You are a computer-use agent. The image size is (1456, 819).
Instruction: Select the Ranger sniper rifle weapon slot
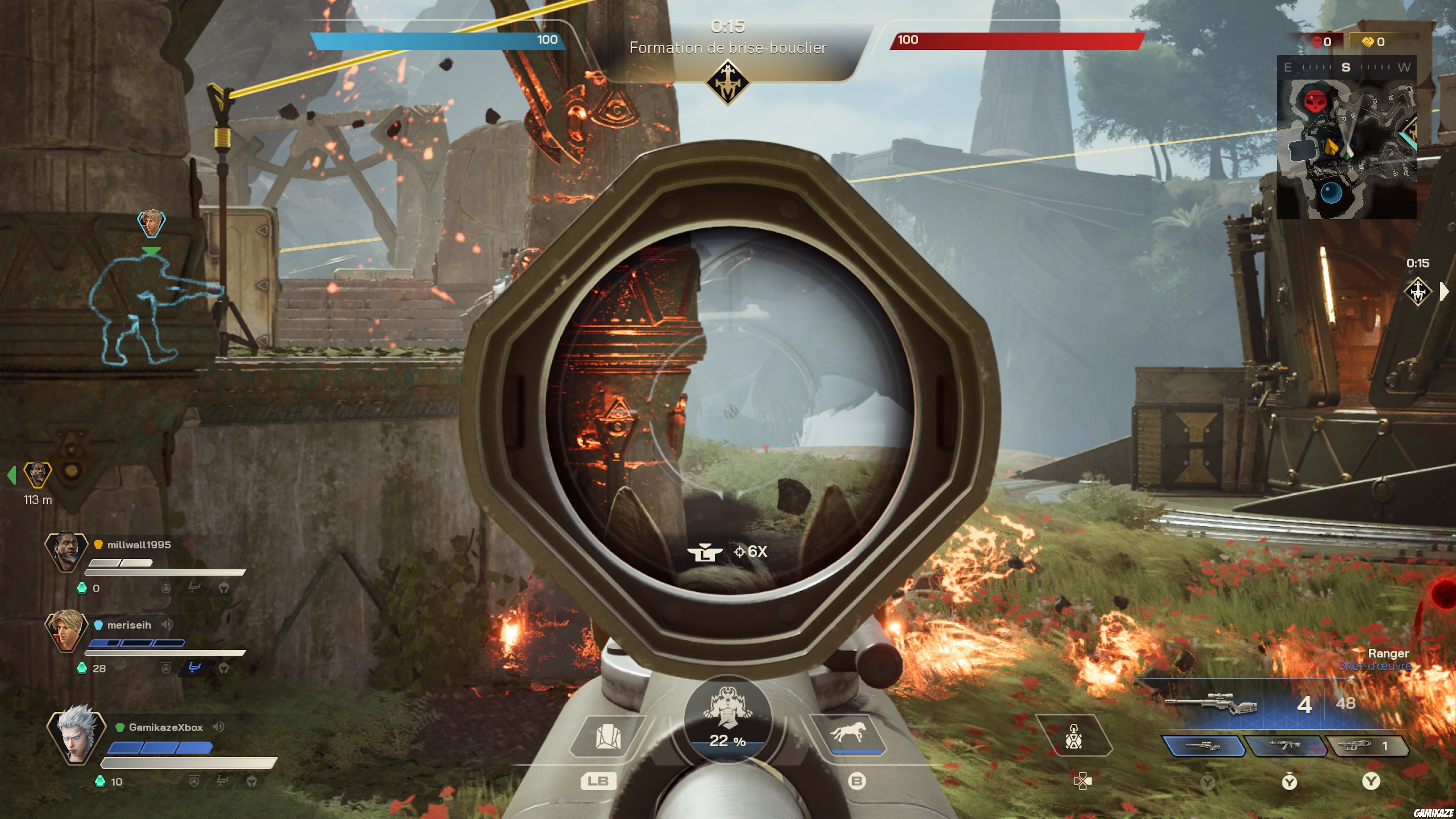1203,746
